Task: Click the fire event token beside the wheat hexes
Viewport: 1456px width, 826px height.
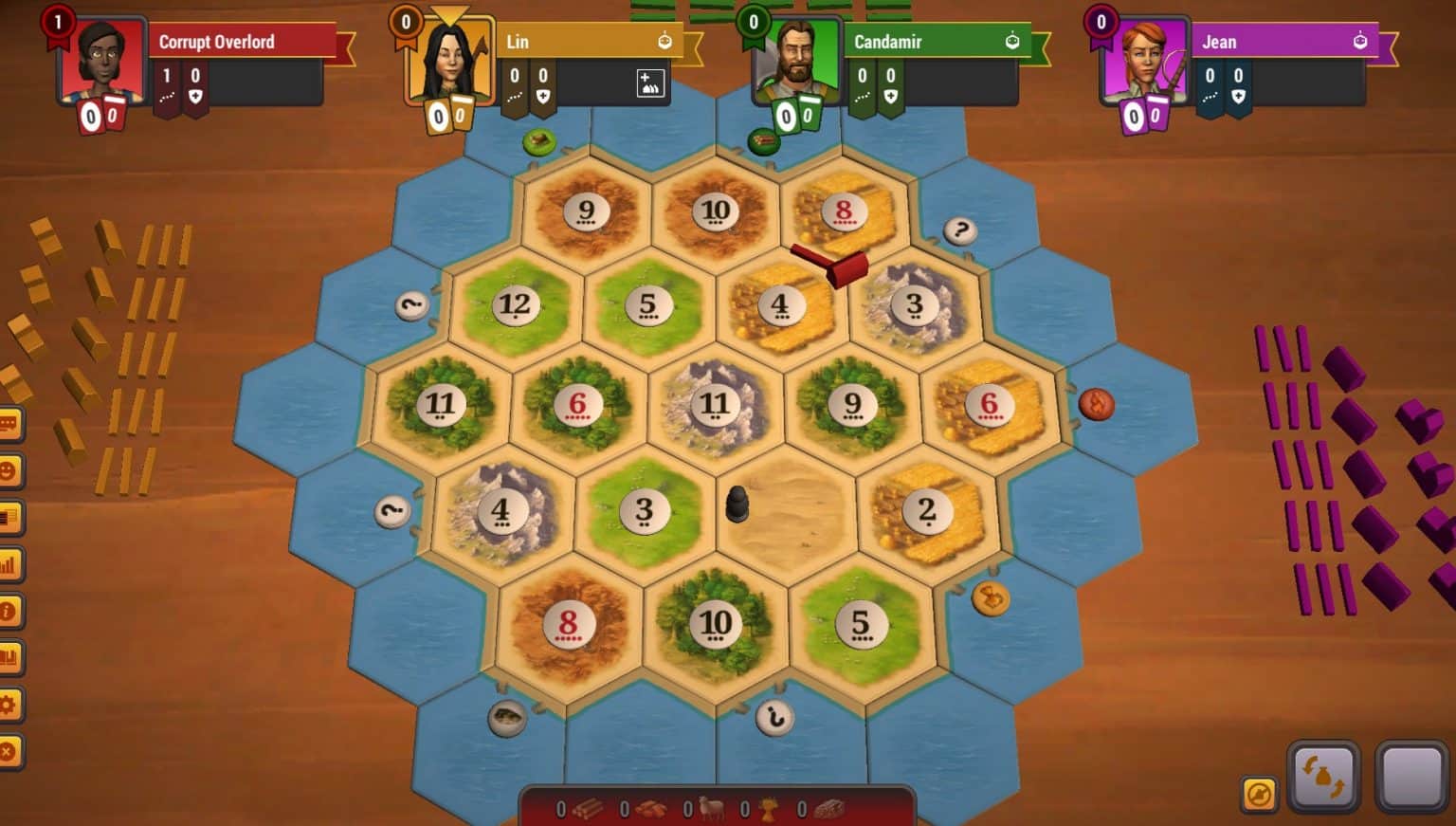Action: coord(1098,403)
